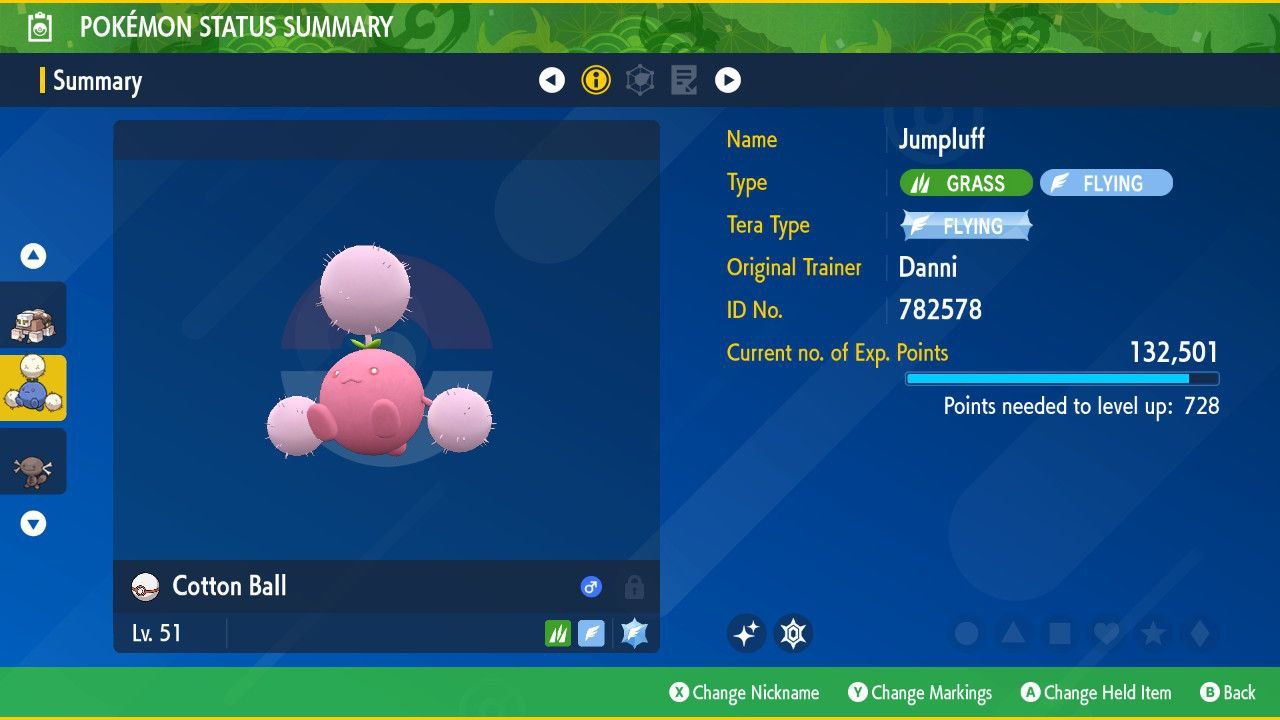Open Change Held Item option
The height and width of the screenshot is (720, 1280).
pos(1095,693)
